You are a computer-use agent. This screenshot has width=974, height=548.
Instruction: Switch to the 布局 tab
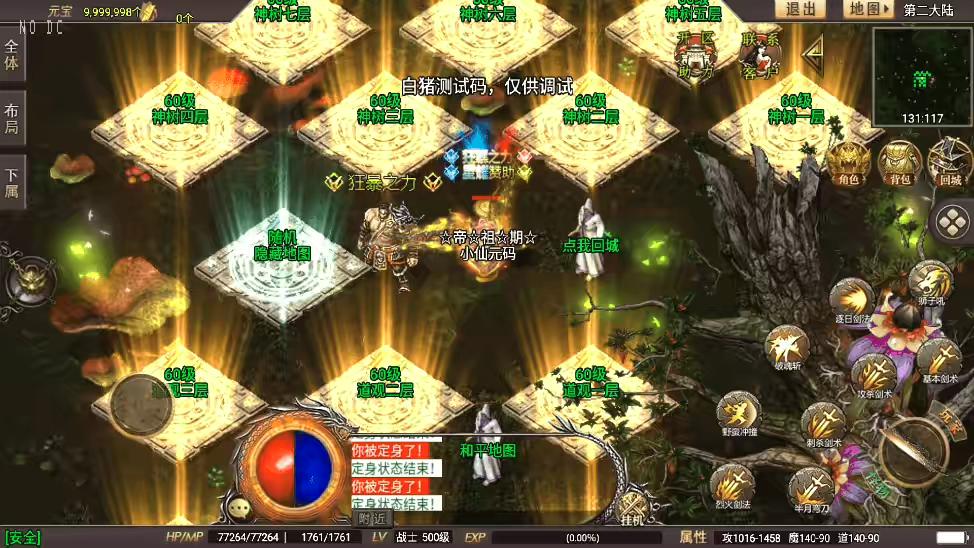[12, 118]
